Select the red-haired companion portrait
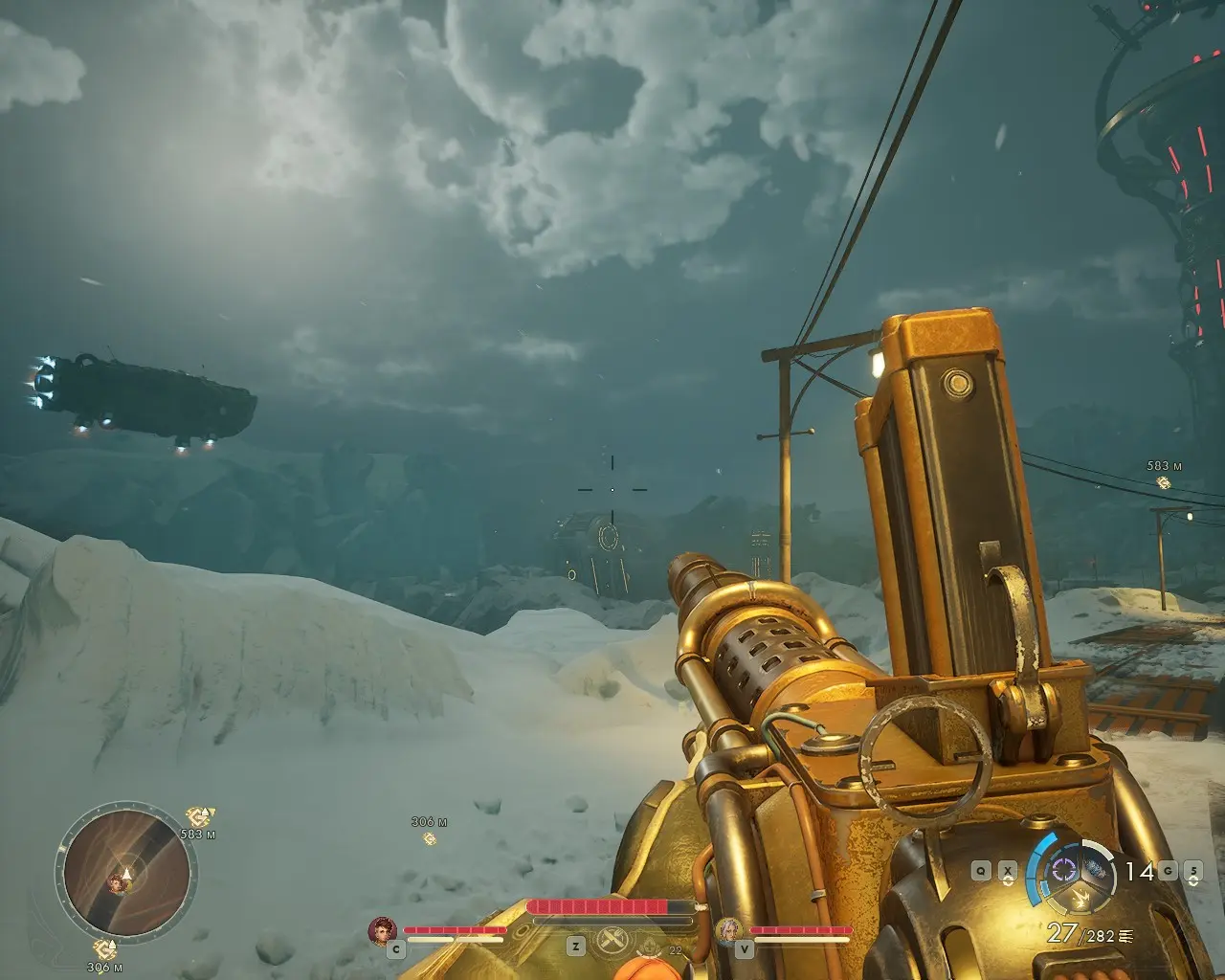The height and width of the screenshot is (980, 1225). (383, 930)
